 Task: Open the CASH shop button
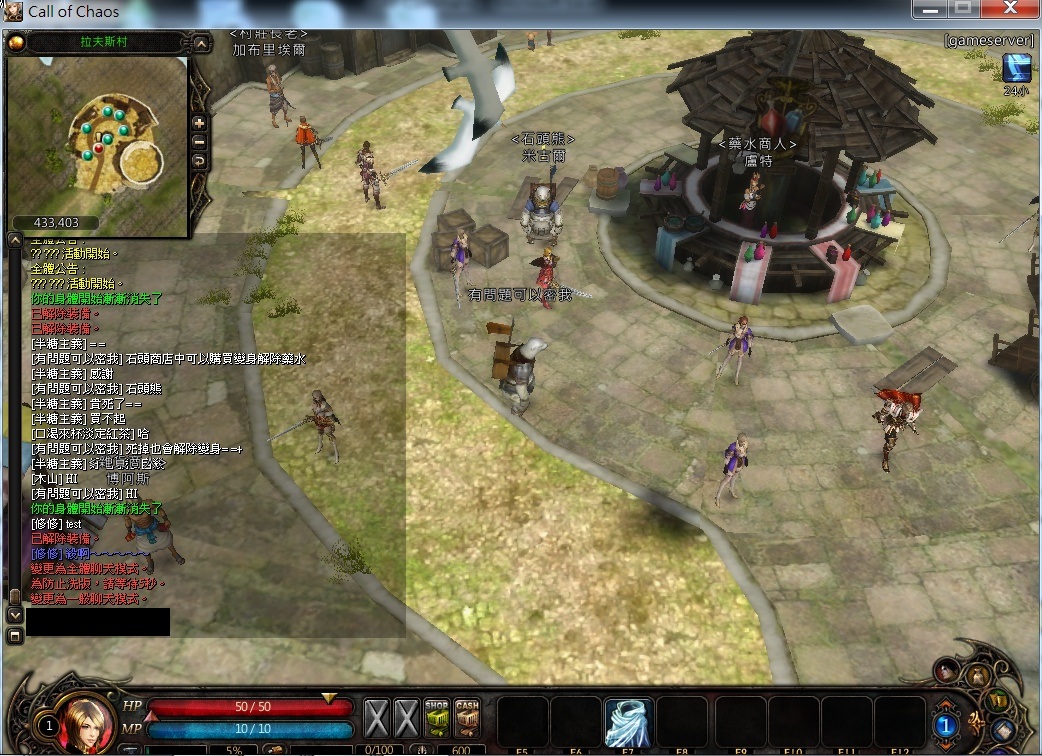point(467,716)
